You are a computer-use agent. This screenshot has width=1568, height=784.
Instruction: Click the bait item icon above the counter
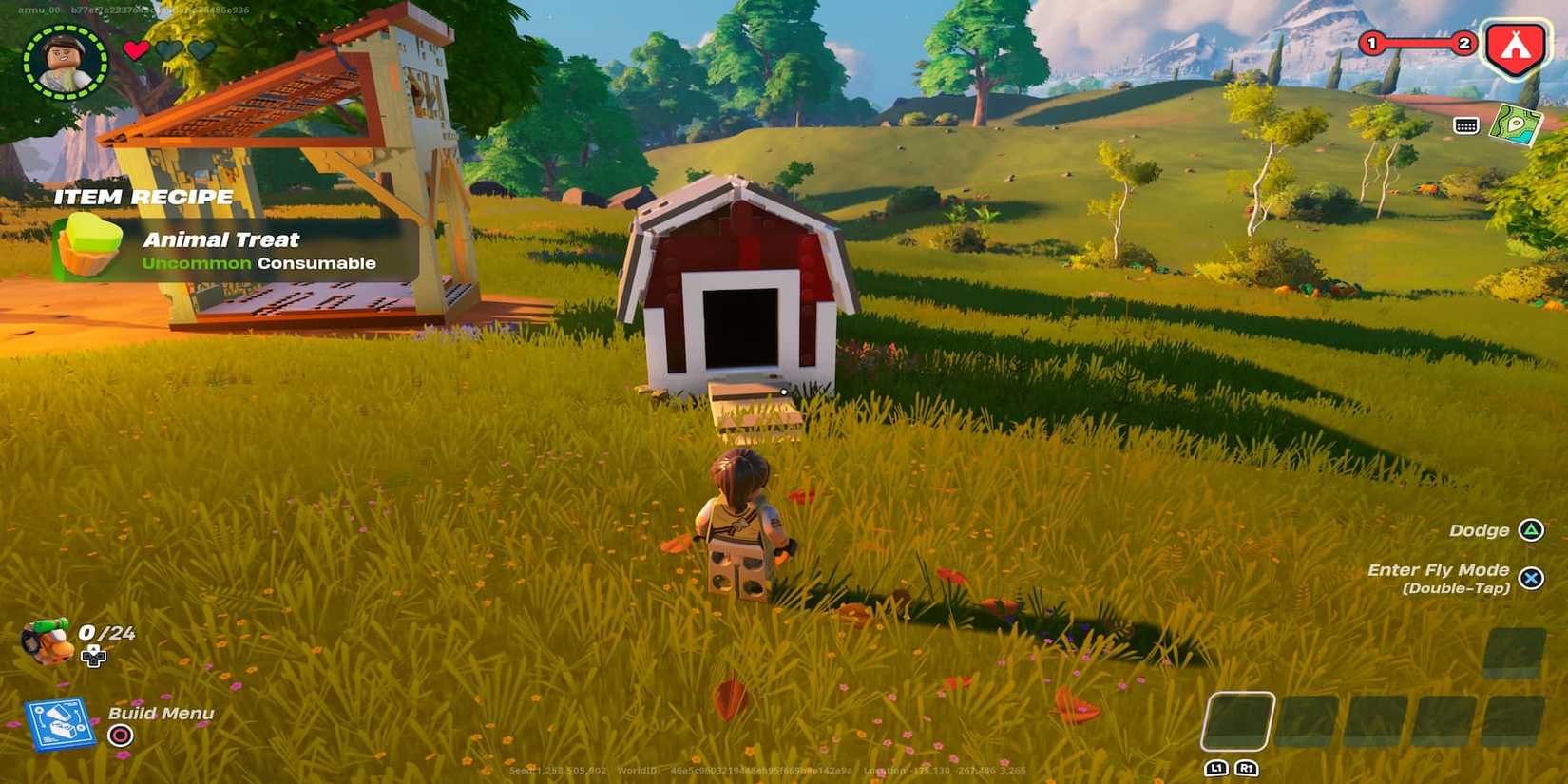click(46, 639)
